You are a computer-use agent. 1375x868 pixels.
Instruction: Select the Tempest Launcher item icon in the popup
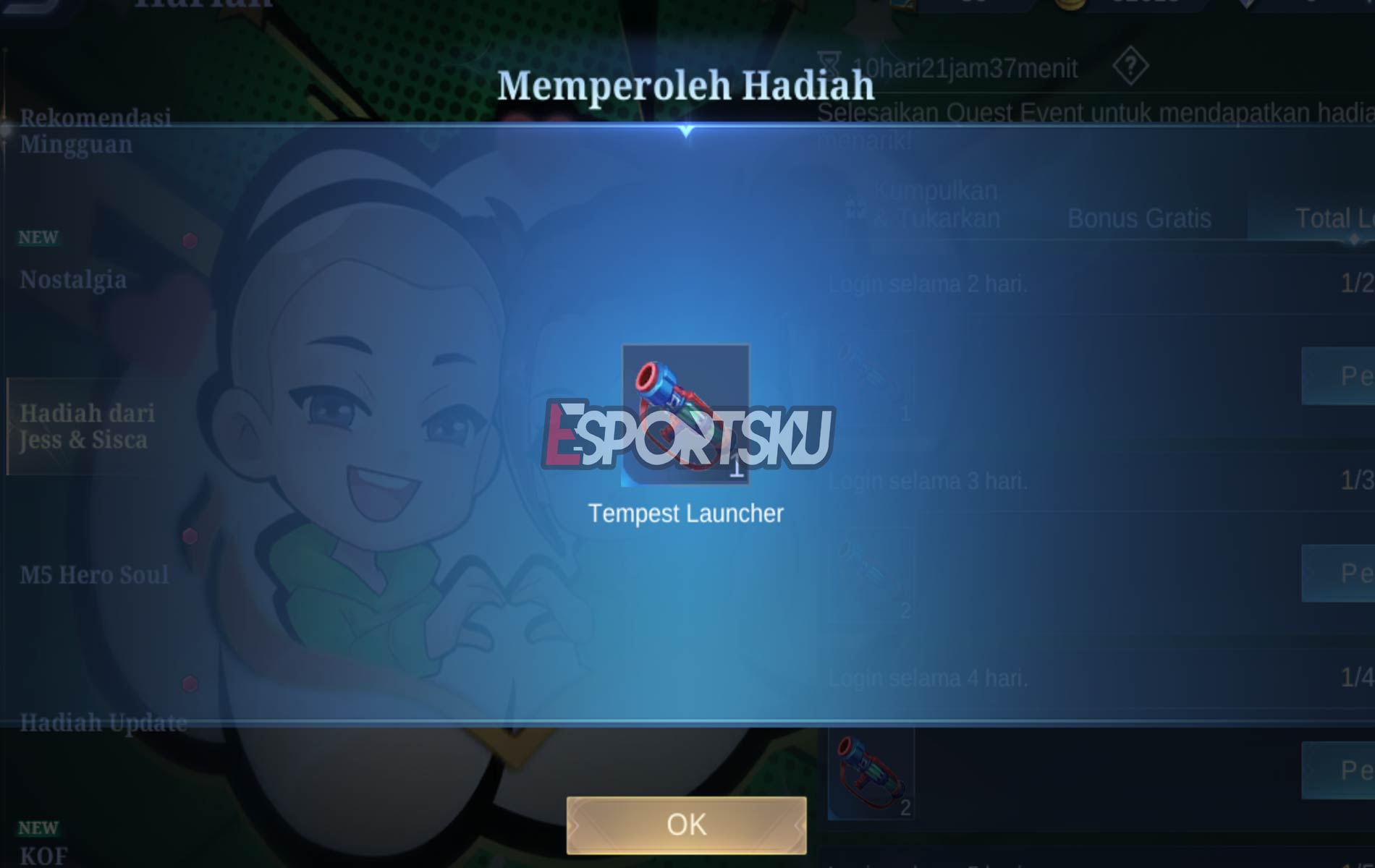[685, 414]
